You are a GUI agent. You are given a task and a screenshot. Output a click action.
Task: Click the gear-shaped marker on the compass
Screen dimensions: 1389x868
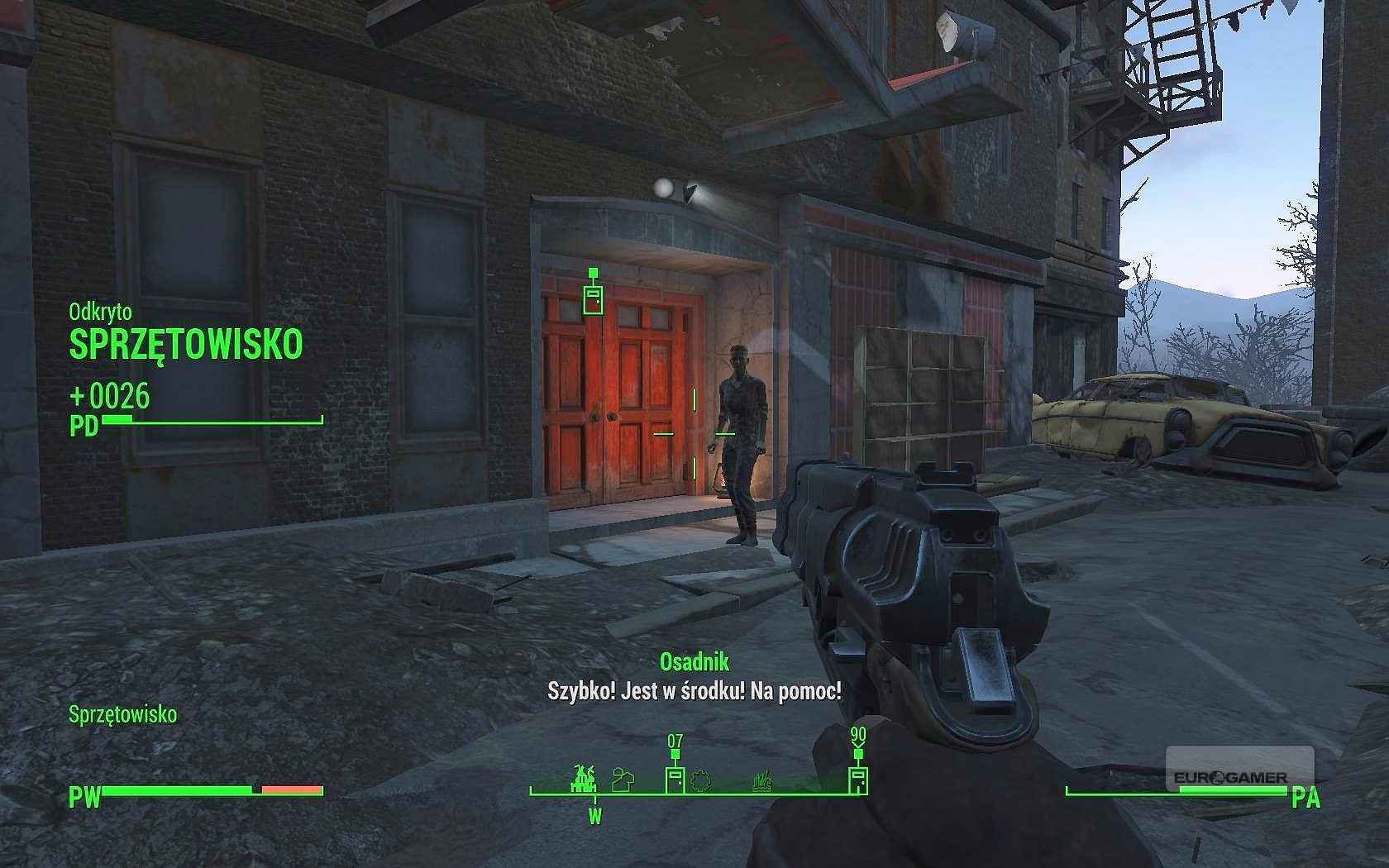point(702,780)
